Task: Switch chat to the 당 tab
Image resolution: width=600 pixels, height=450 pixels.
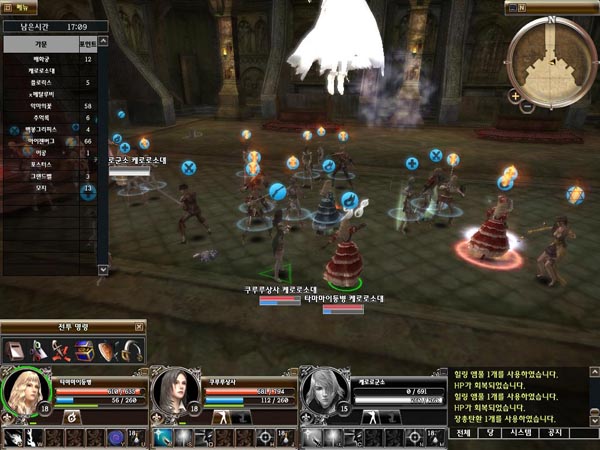Action: (x=492, y=433)
